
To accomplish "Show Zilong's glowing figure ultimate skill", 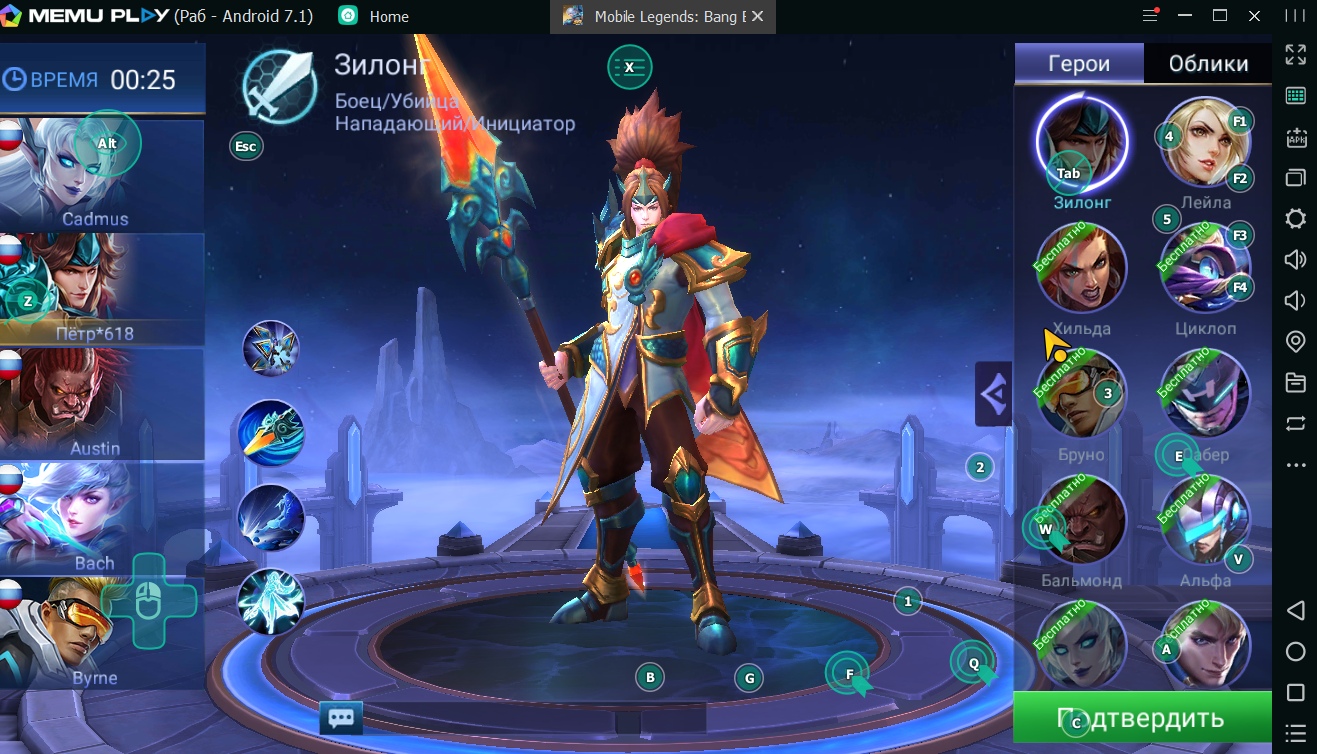I will point(271,602).
